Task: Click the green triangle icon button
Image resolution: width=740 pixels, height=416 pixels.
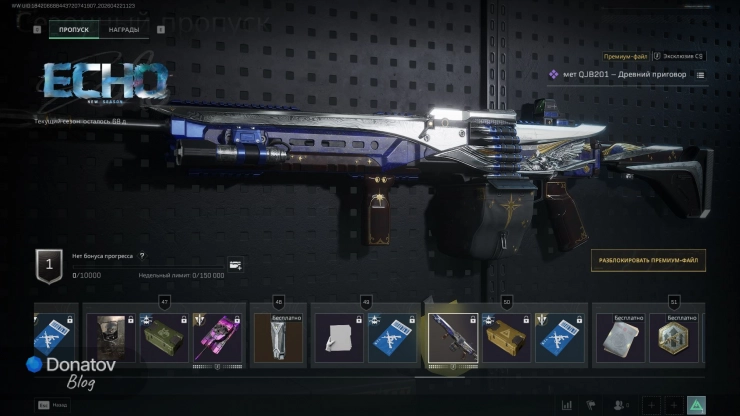Action: click(x=696, y=405)
